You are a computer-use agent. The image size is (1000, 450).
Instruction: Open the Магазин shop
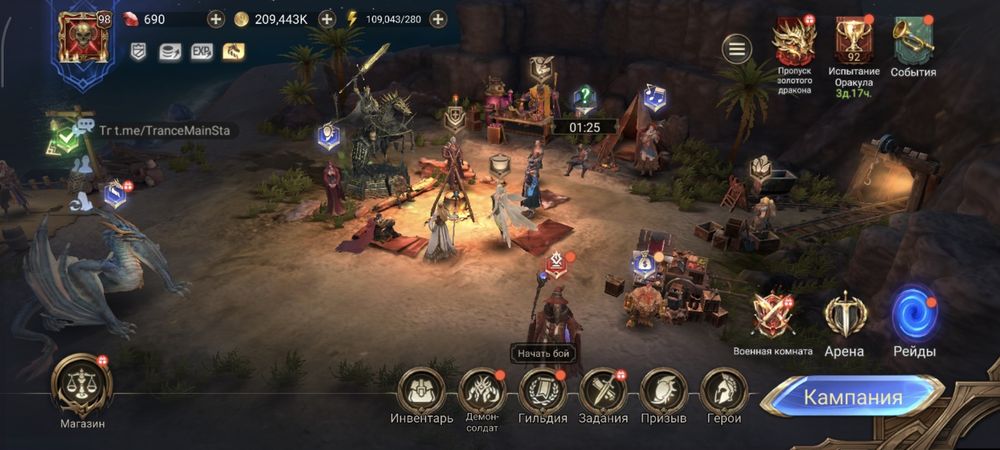[81, 384]
